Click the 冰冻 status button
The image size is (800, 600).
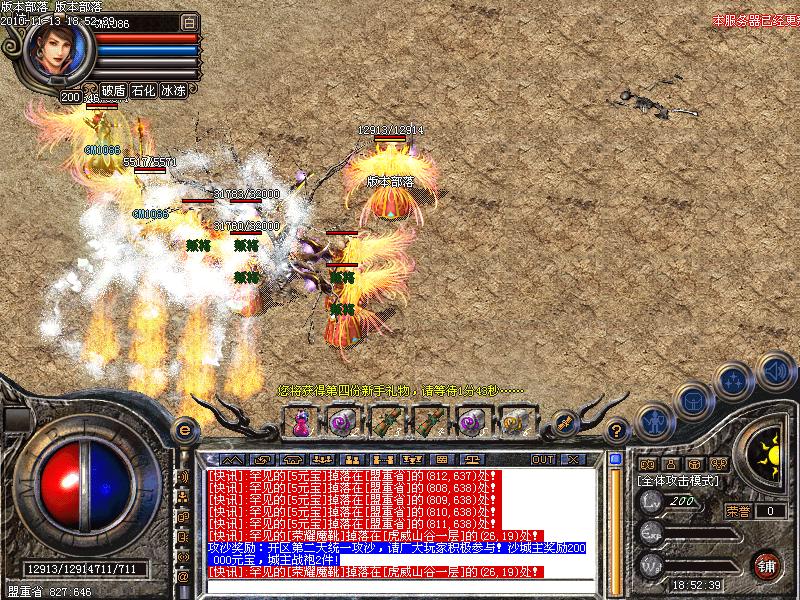pyautogui.click(x=173, y=90)
